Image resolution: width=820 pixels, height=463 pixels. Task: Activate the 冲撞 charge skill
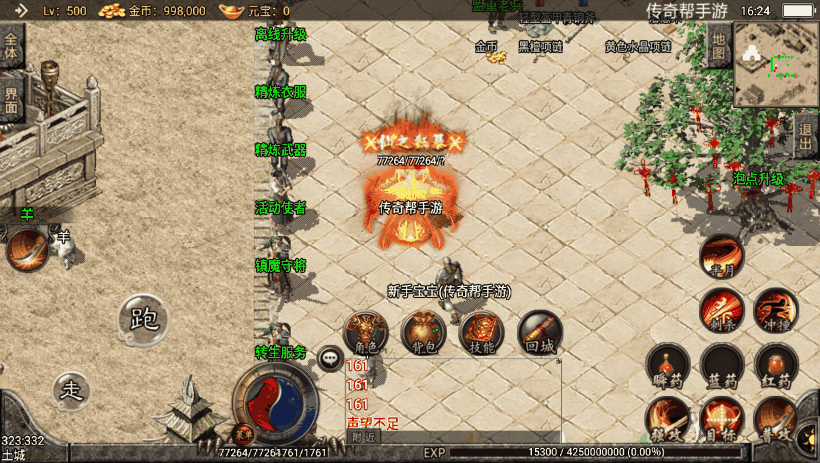pos(775,309)
